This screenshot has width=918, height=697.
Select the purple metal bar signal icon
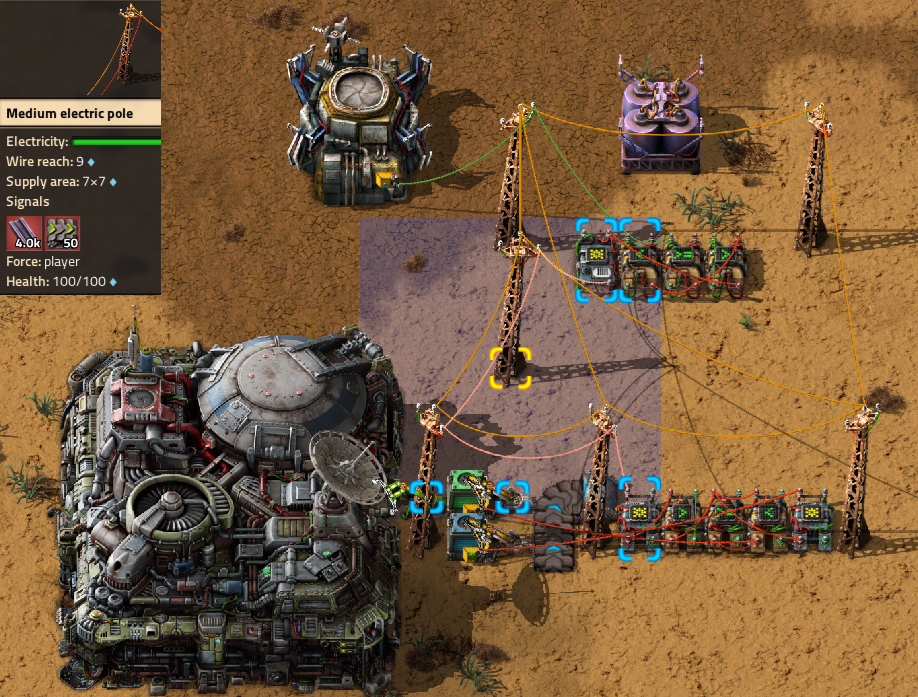[x=25, y=232]
